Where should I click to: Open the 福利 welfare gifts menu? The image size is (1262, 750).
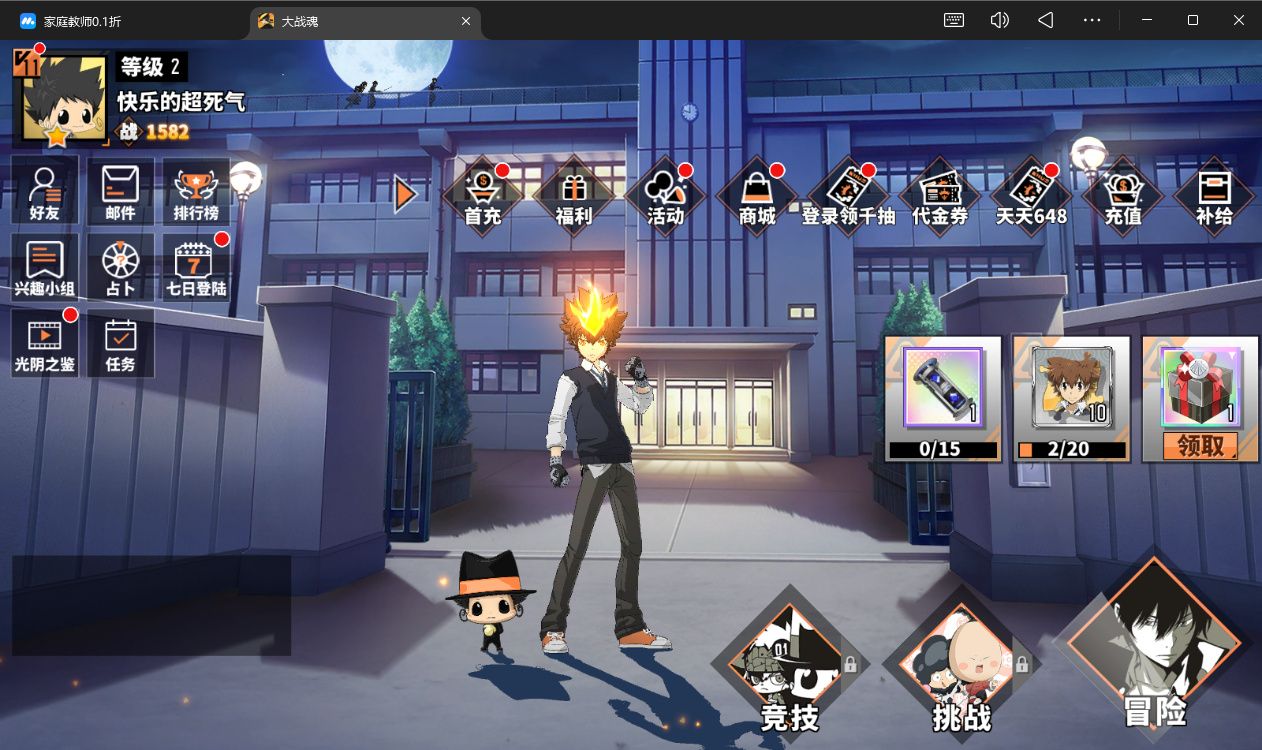tap(574, 195)
